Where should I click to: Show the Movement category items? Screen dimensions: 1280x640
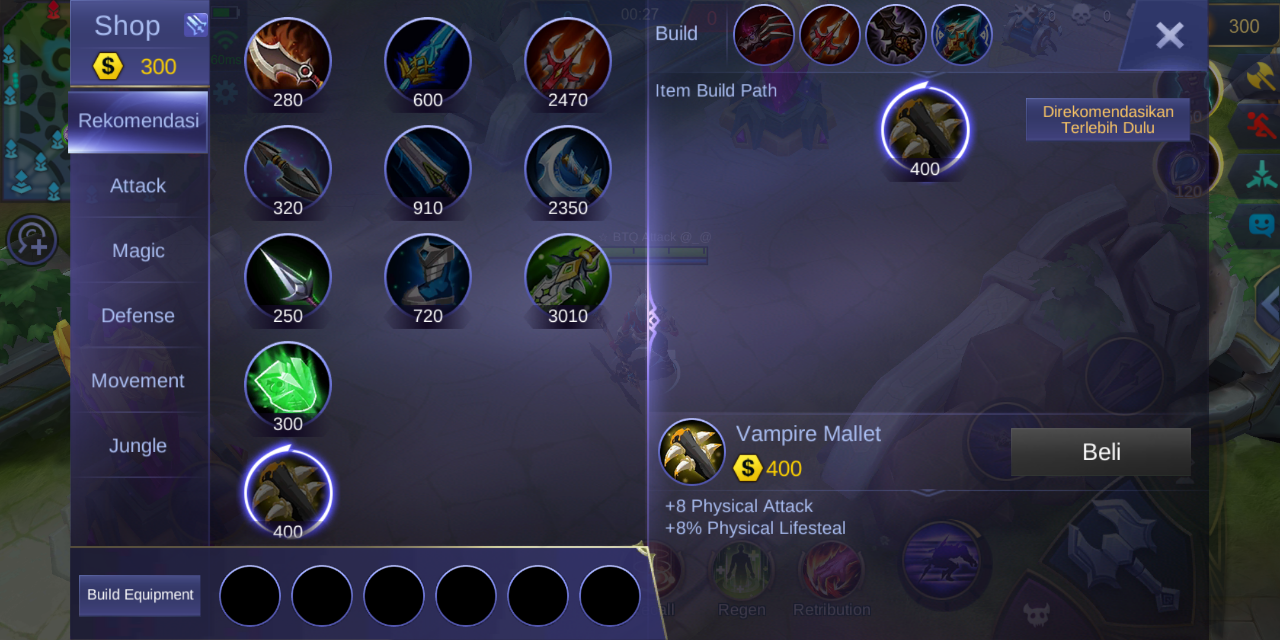pyautogui.click(x=138, y=381)
